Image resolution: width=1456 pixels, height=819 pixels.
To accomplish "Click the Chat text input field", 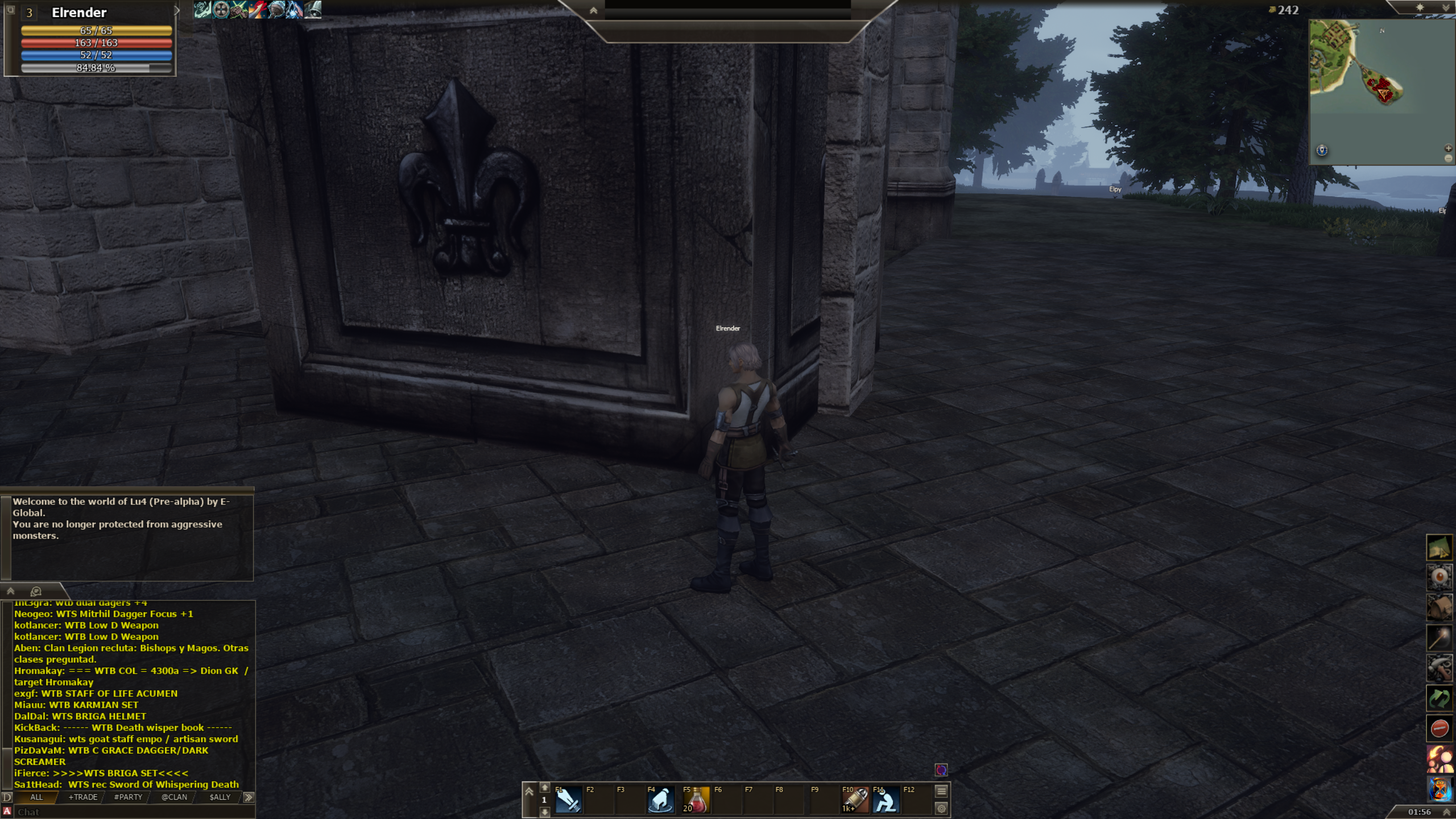I will click(131, 812).
